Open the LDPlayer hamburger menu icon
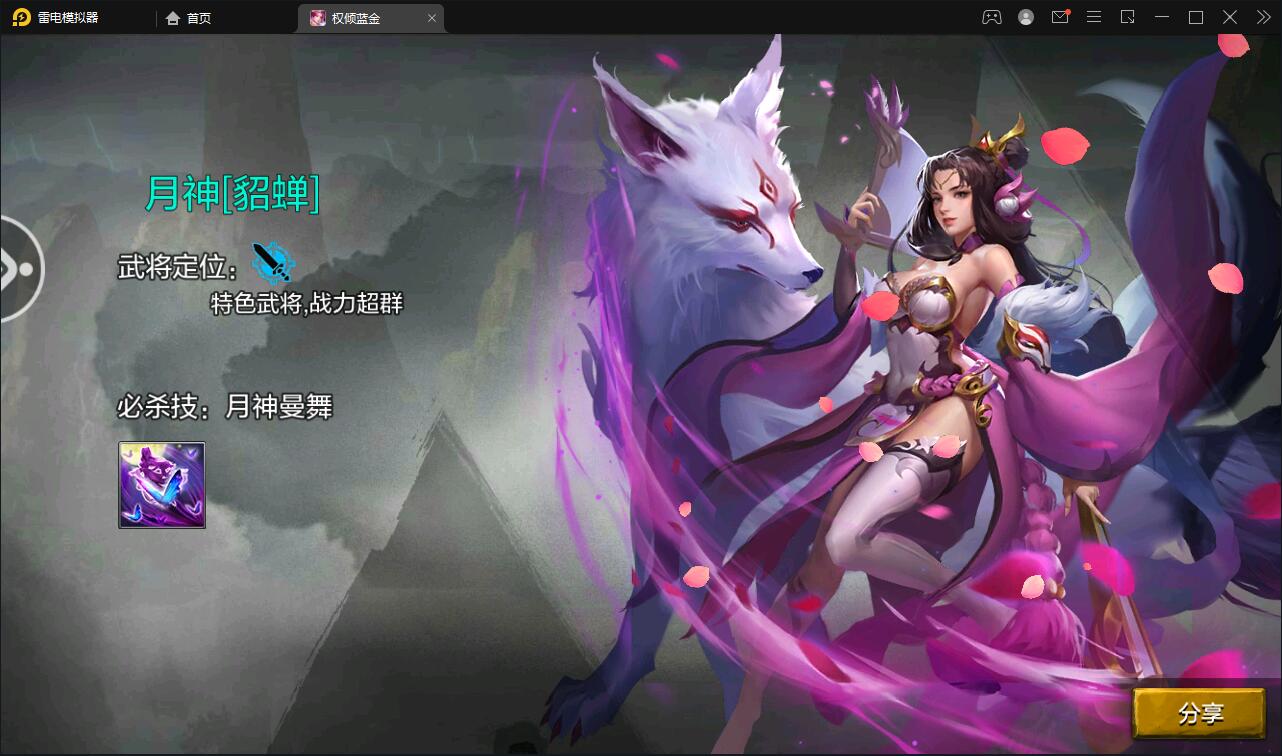 (x=1094, y=17)
